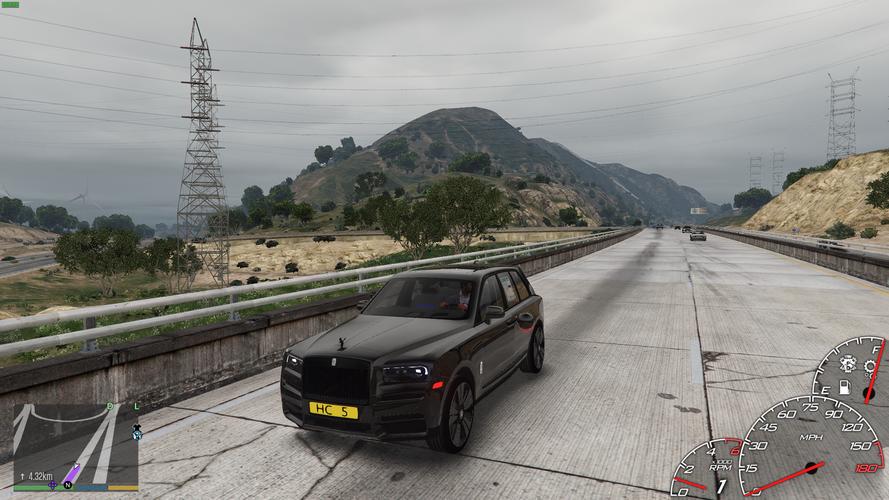This screenshot has width=889, height=500.
Task: Click the purple crosshair blip on minimap
Action: (x=52, y=485)
